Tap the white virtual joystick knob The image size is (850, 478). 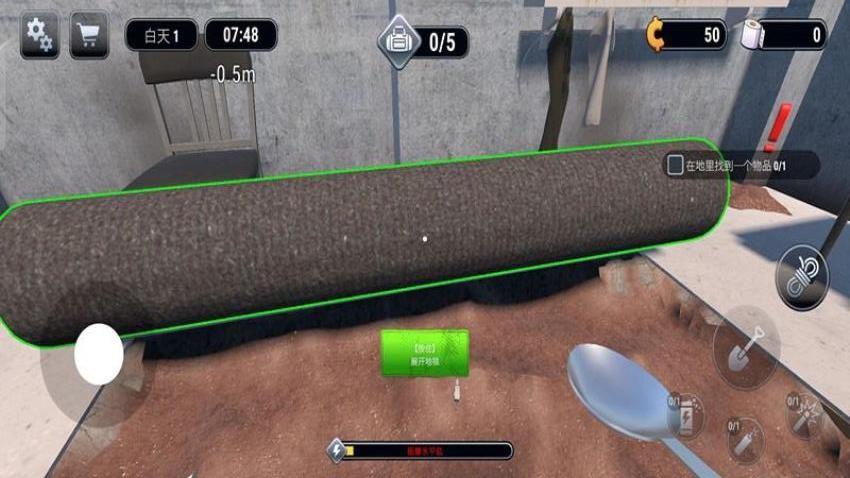(x=99, y=354)
